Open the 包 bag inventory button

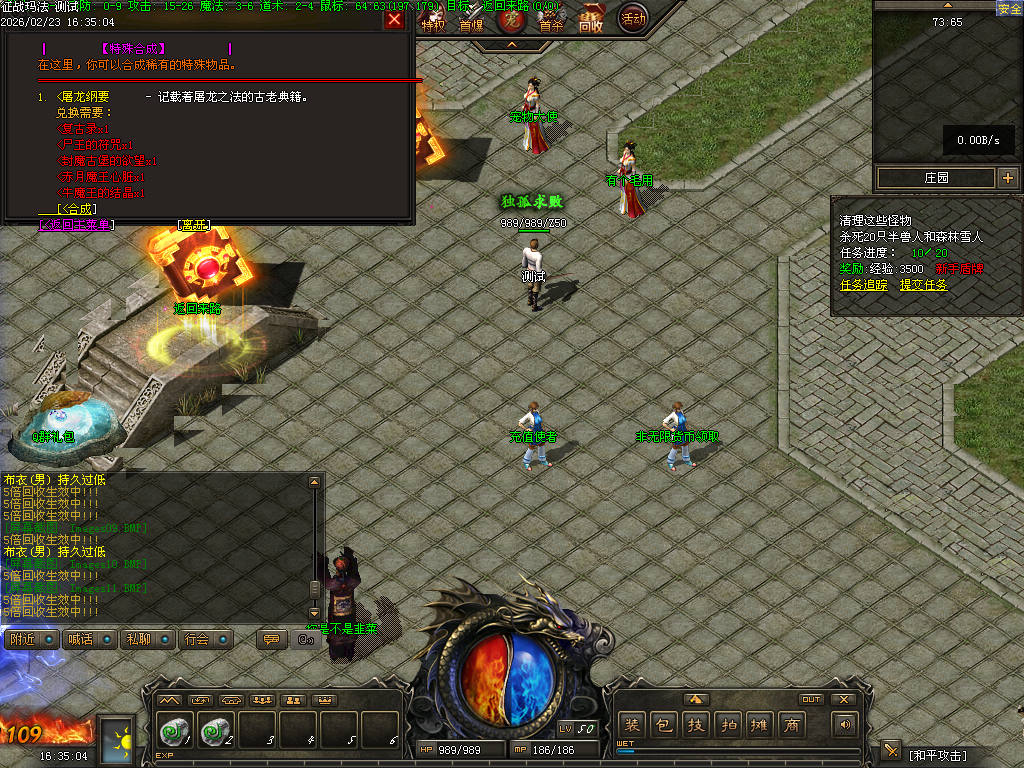663,725
